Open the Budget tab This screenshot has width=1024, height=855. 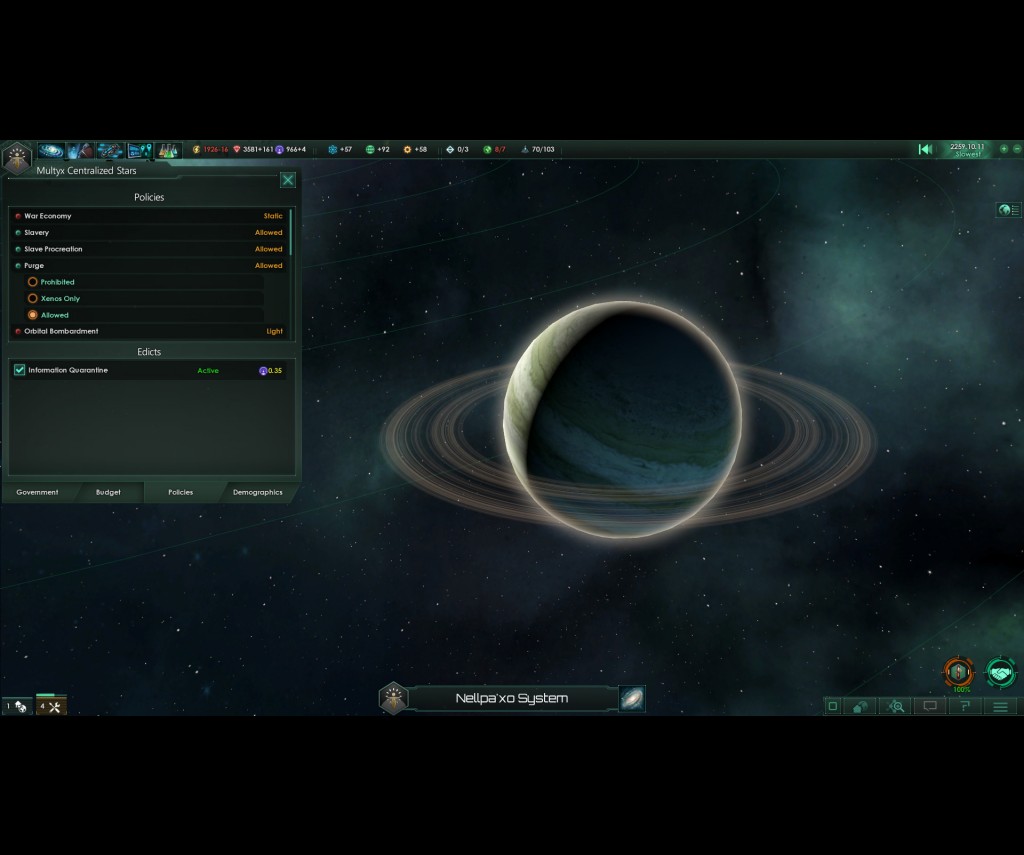tap(108, 492)
